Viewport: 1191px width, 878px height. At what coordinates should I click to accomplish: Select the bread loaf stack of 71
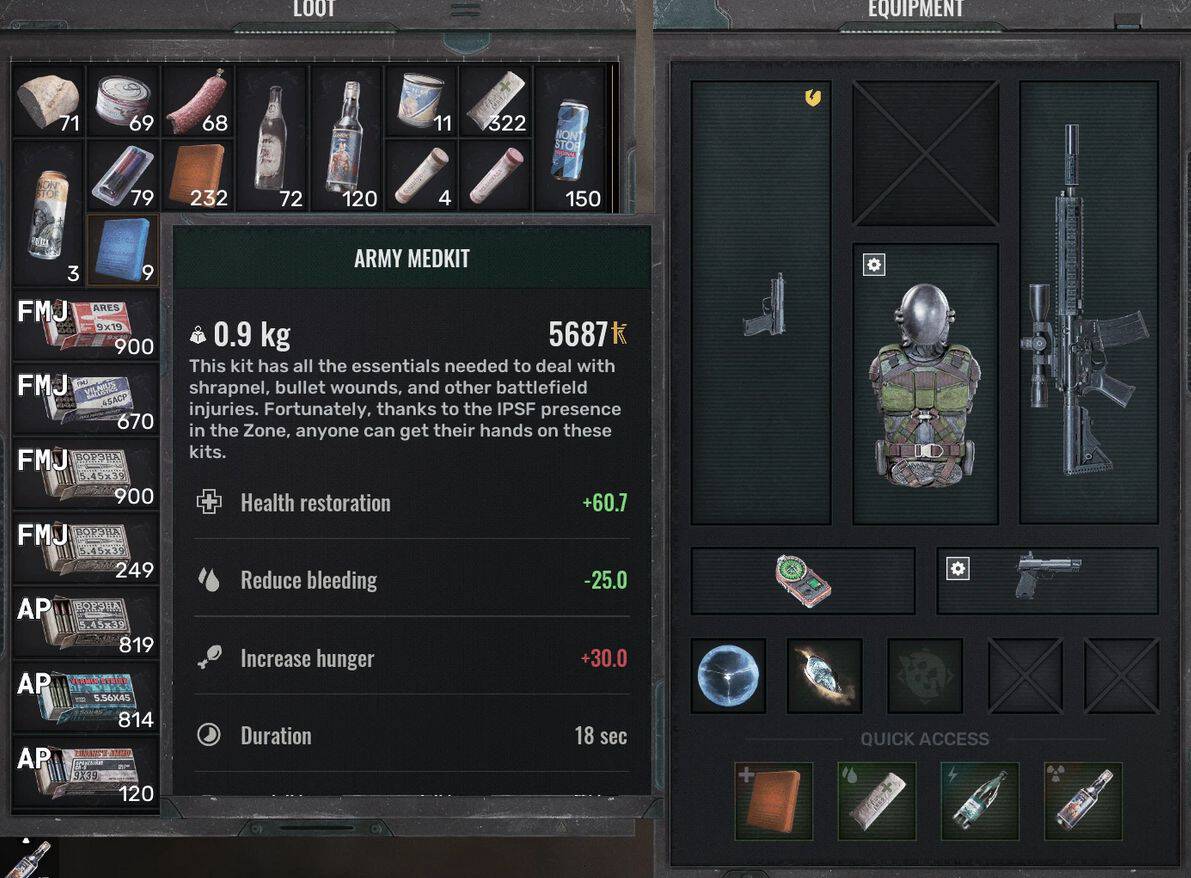48,100
